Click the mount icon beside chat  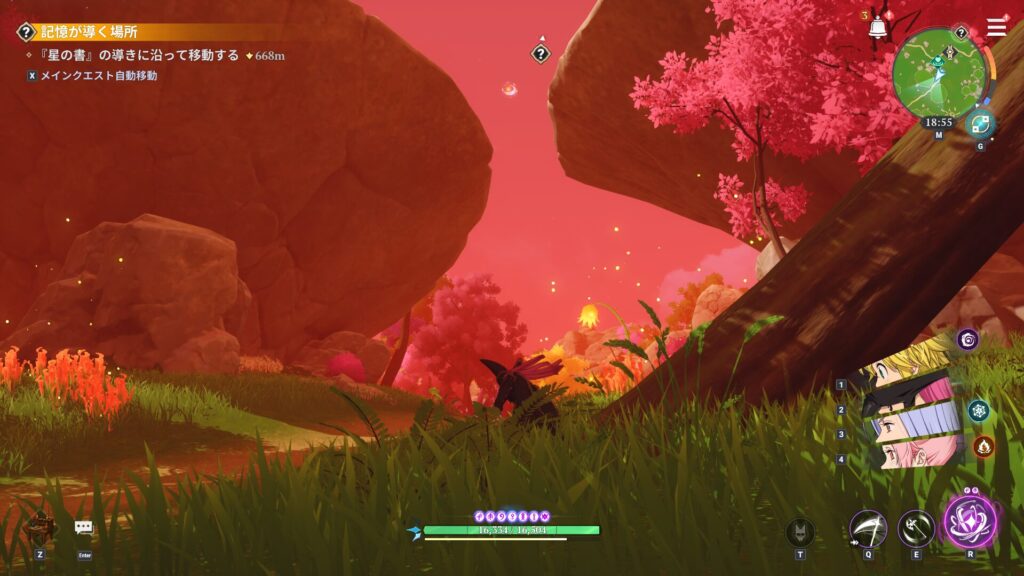[x=40, y=526]
